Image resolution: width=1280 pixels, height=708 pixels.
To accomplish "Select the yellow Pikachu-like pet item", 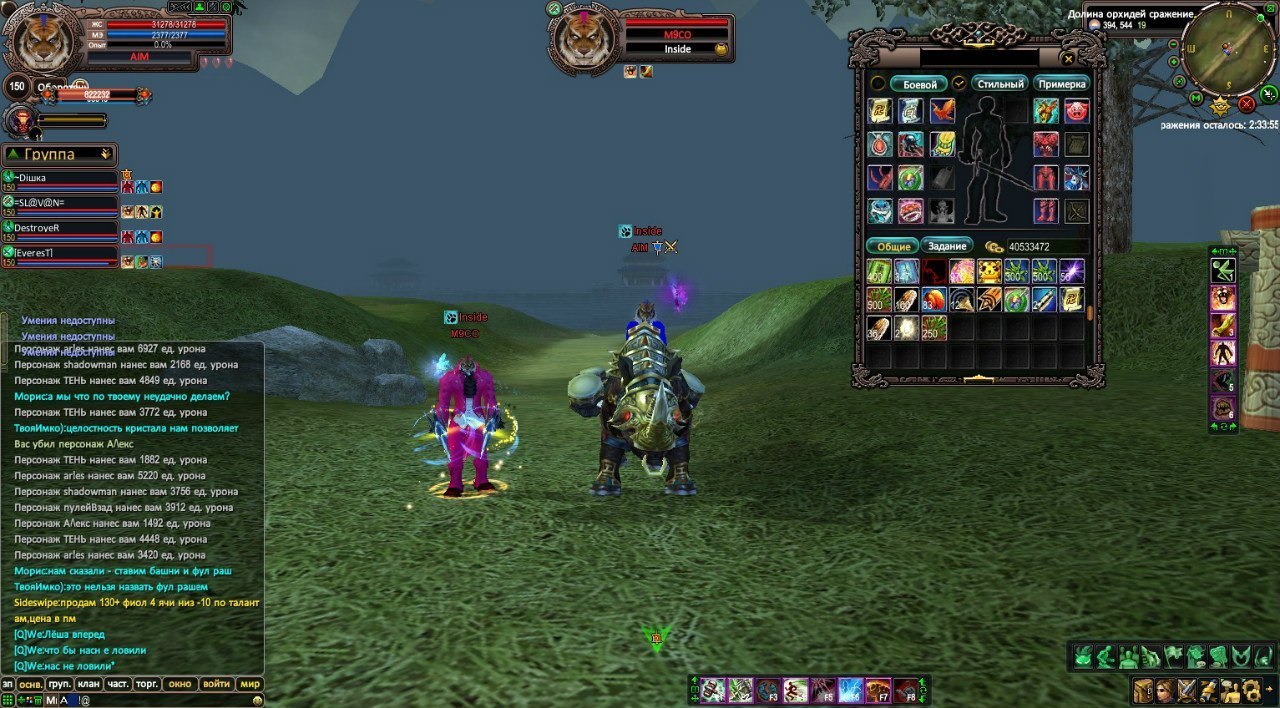I will point(989,271).
